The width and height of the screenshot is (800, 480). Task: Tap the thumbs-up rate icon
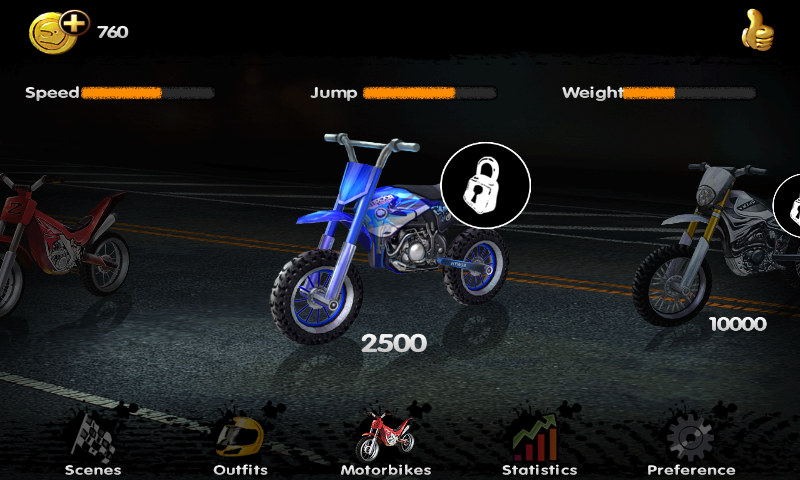click(757, 31)
